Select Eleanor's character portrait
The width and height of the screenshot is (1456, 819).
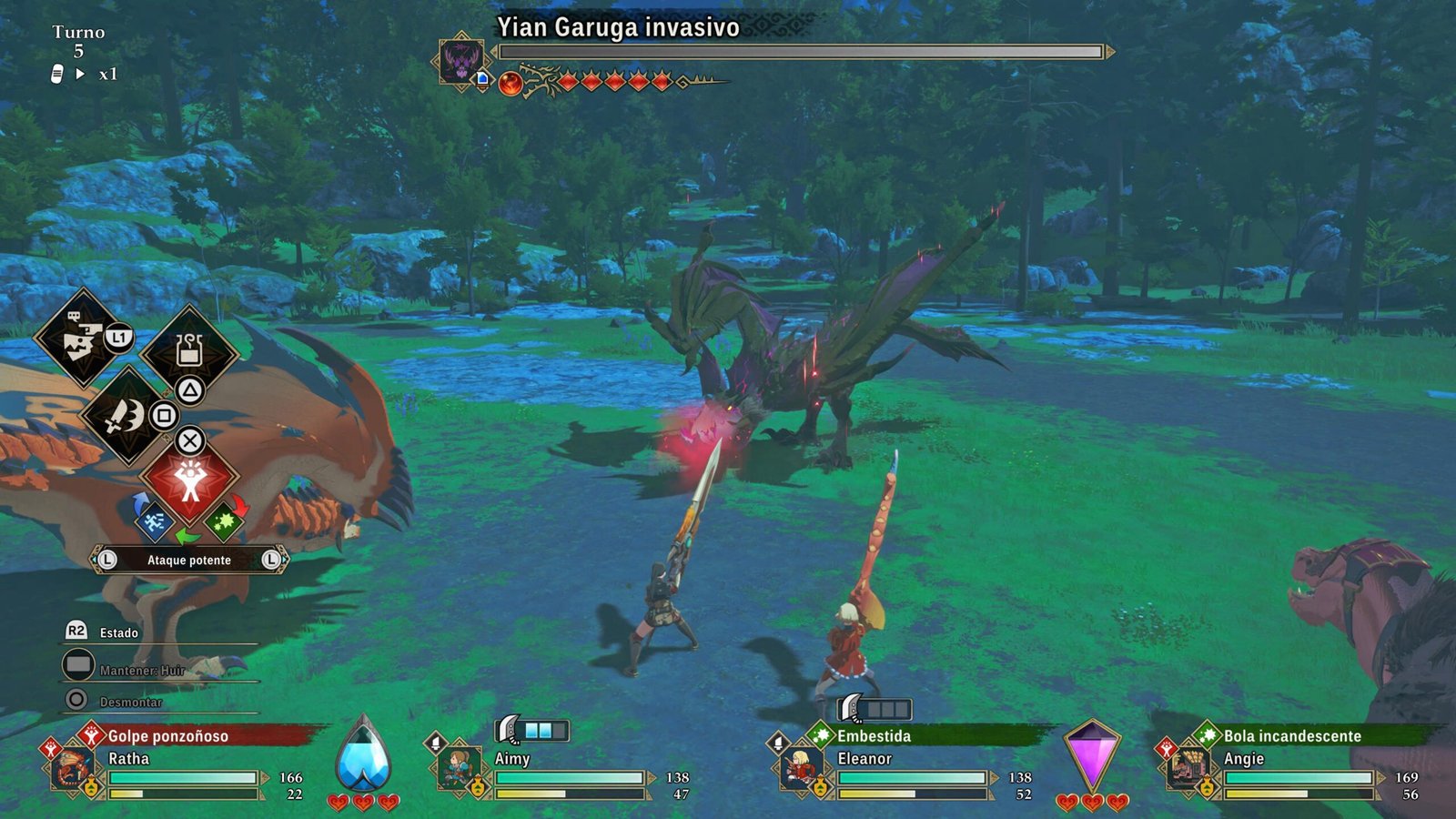point(800,769)
